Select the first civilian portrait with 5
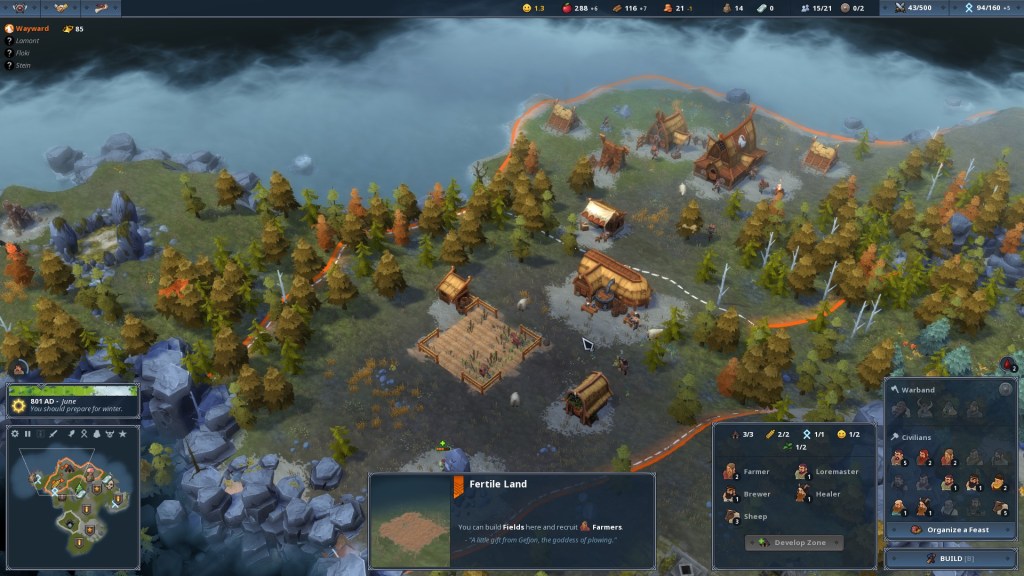 click(898, 458)
